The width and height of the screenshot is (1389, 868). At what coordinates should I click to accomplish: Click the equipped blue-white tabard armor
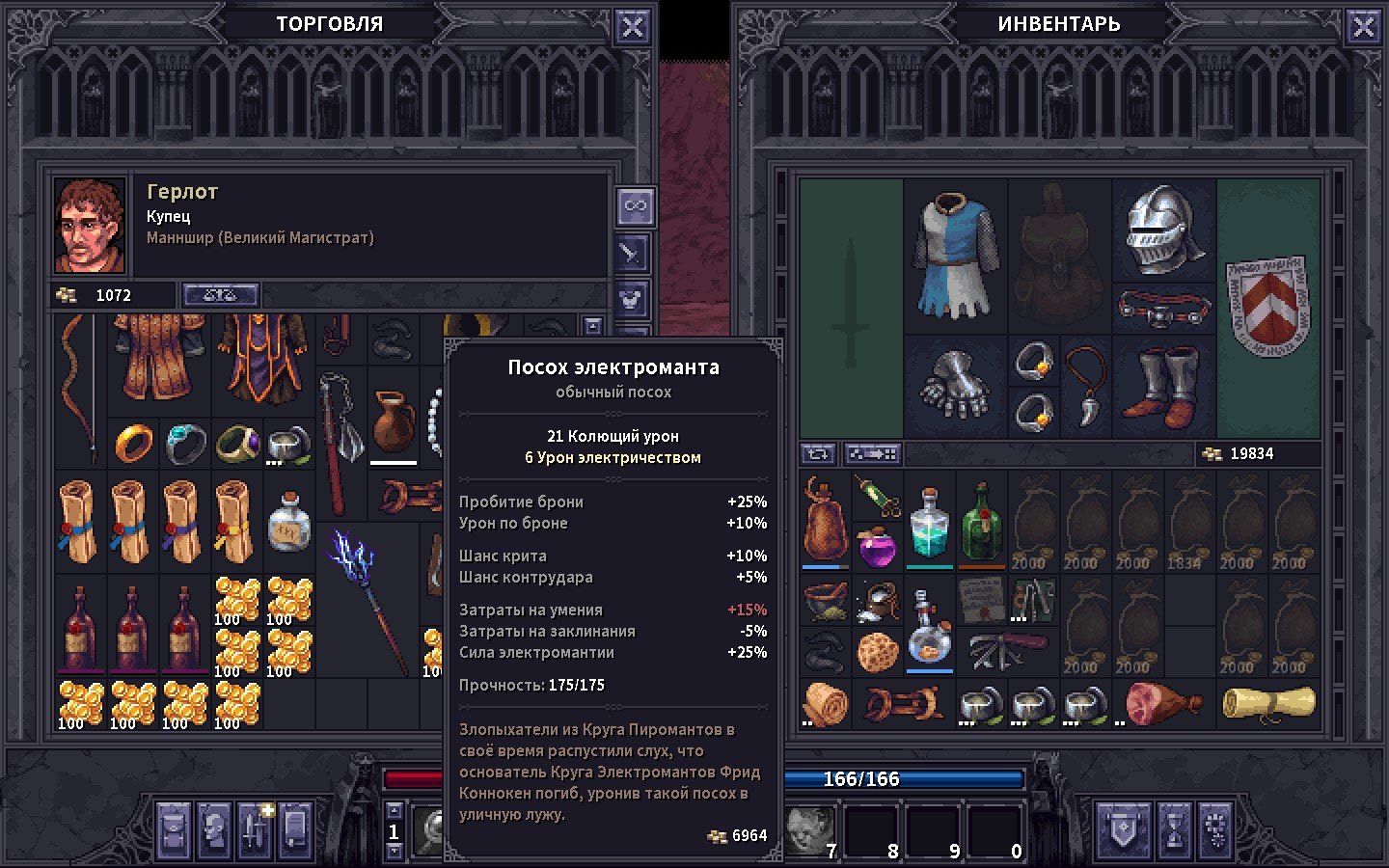(955, 256)
